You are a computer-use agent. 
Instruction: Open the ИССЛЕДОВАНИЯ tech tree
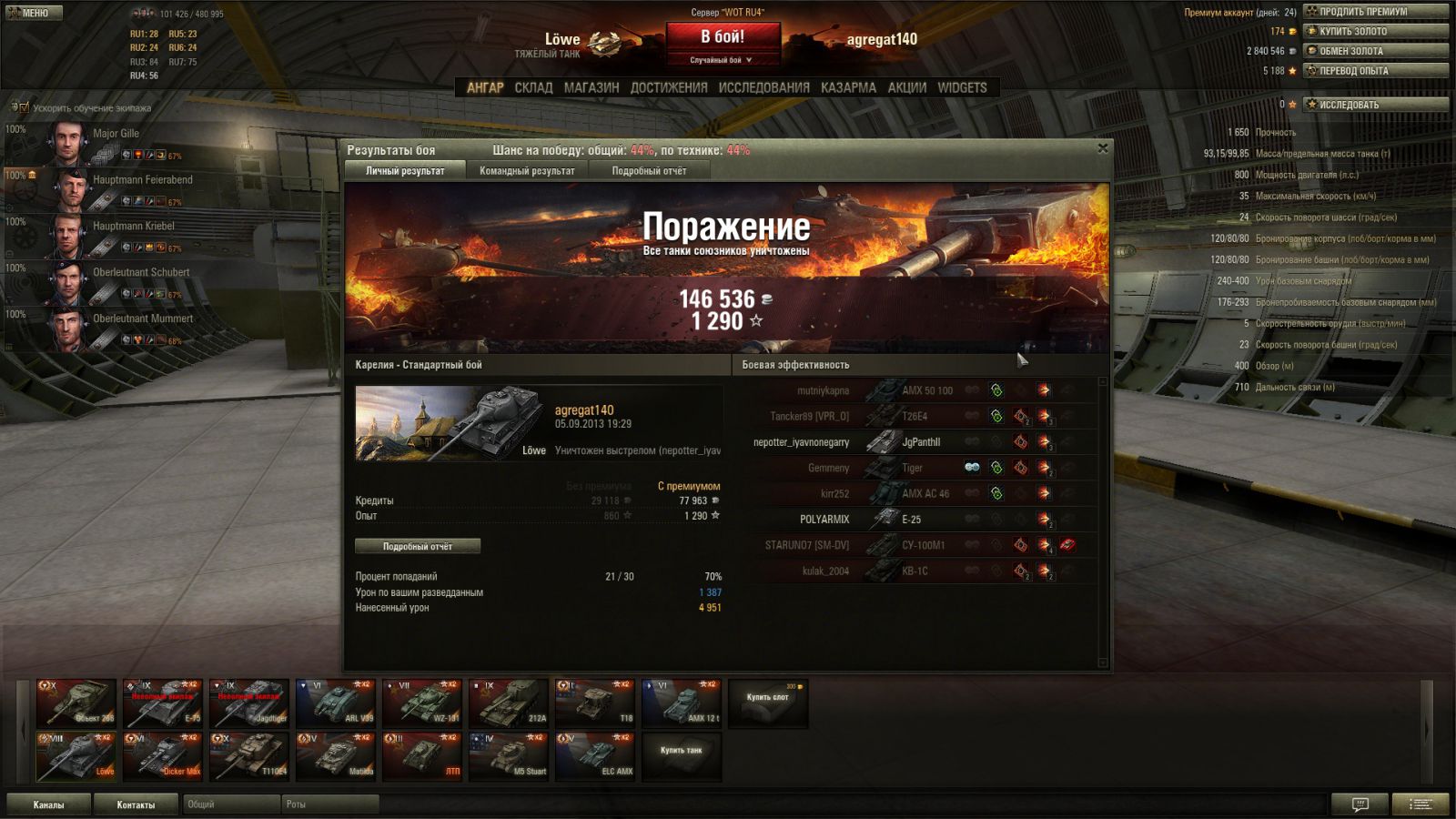763,87
